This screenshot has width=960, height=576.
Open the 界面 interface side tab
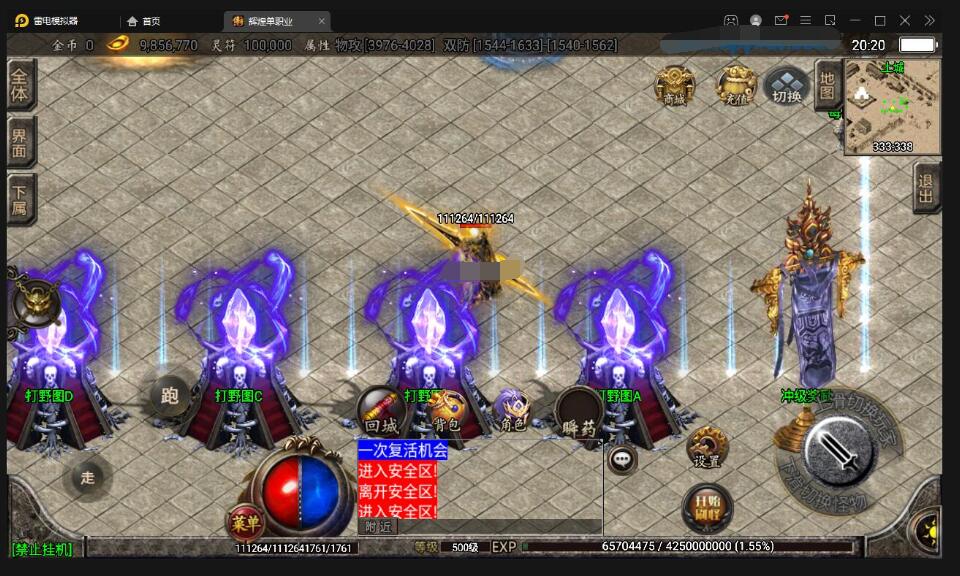click(x=20, y=142)
